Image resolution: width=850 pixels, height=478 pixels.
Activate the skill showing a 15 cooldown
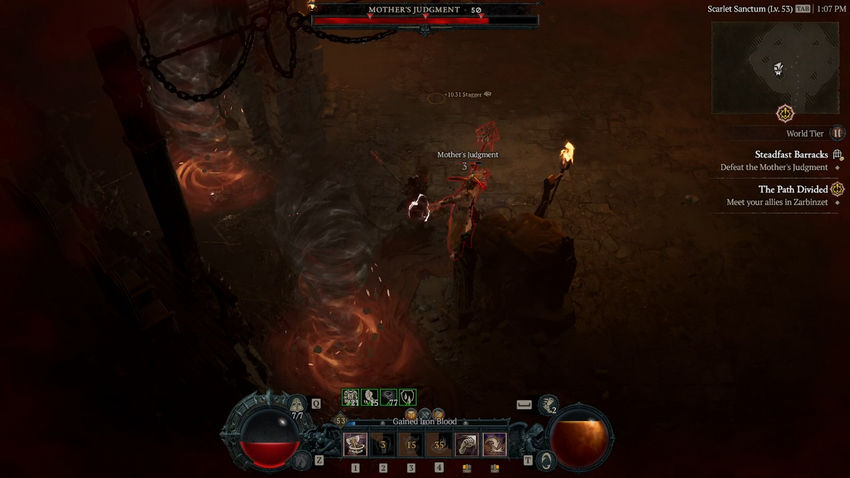[x=411, y=444]
